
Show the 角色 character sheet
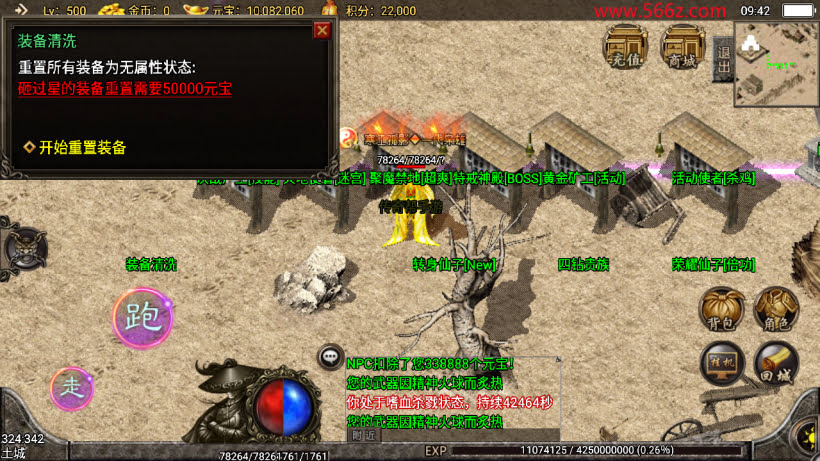pyautogui.click(x=775, y=310)
